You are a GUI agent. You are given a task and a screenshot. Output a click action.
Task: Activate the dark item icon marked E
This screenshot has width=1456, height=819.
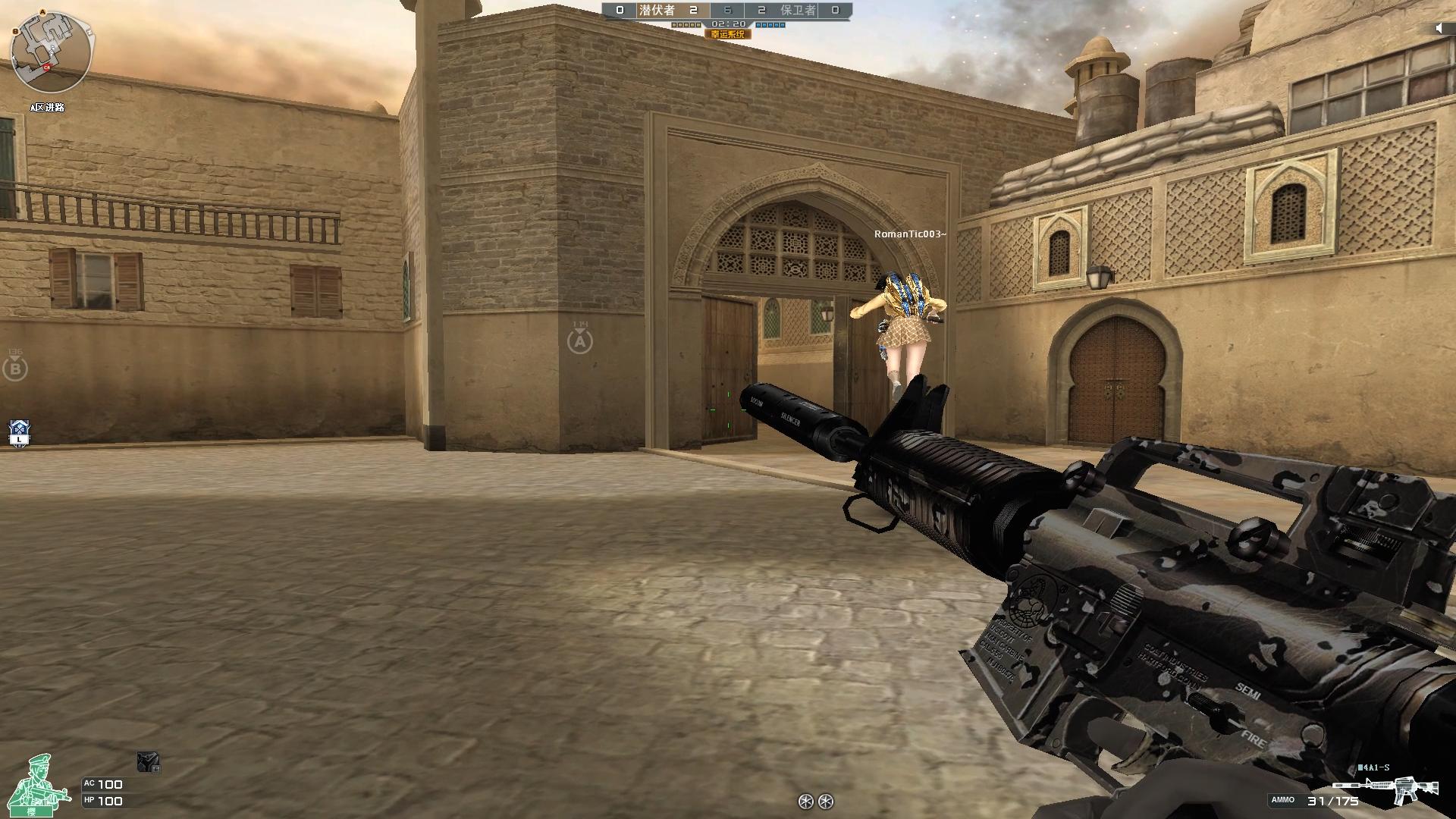(x=148, y=761)
